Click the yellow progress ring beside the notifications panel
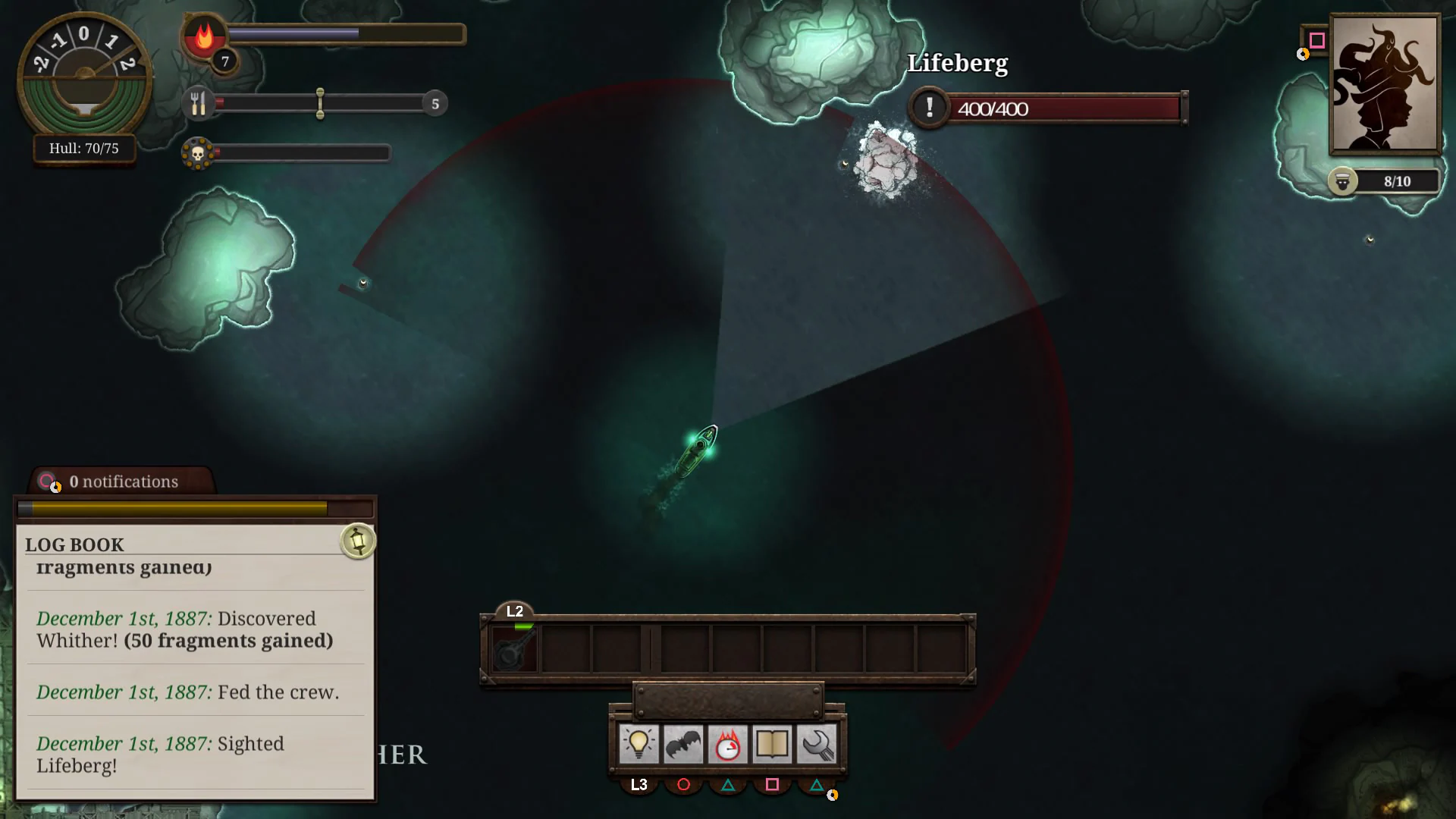The height and width of the screenshot is (819, 1456). [55, 488]
